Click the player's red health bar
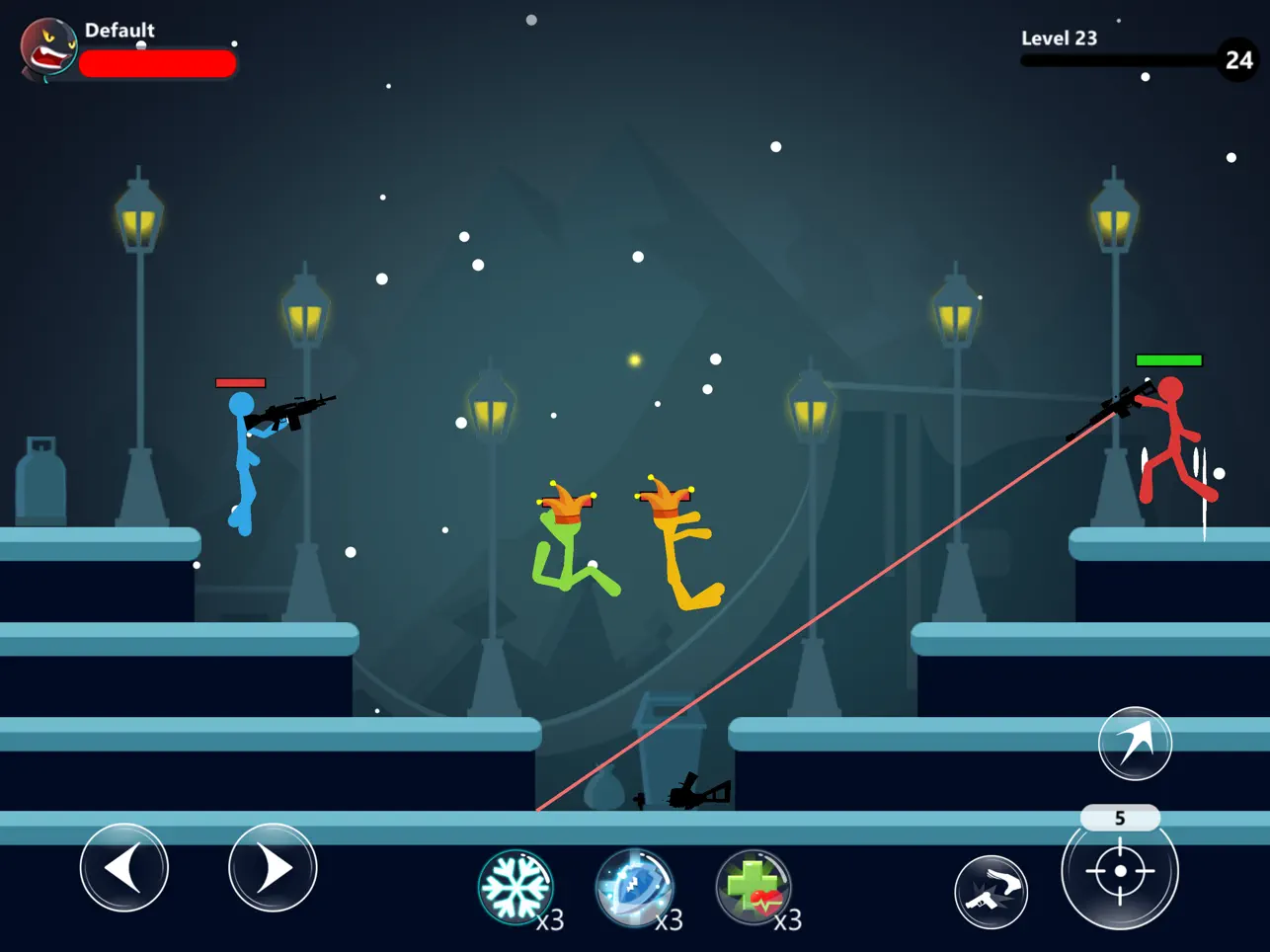 tap(158, 62)
